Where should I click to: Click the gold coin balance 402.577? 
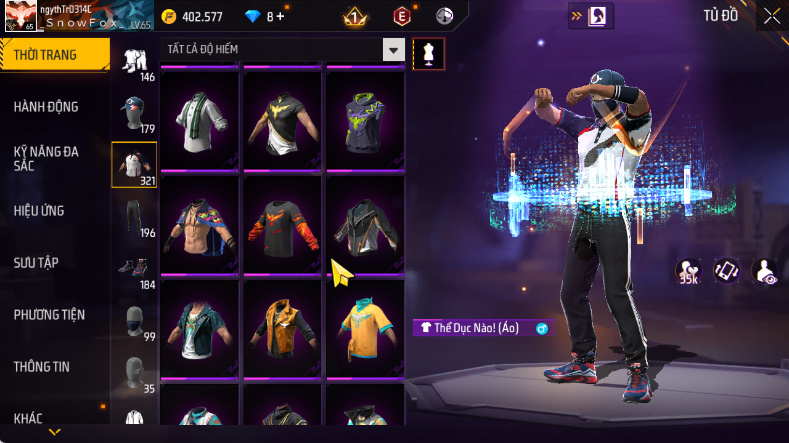193,17
